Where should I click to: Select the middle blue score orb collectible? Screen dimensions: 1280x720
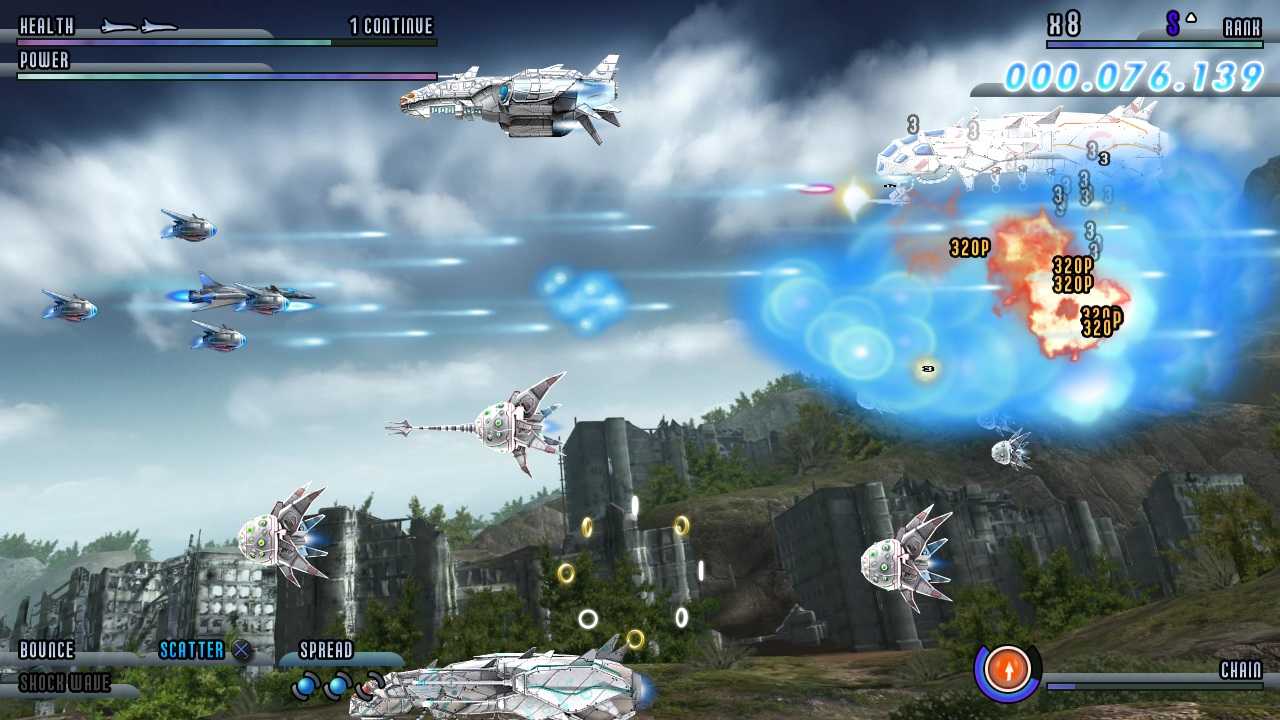pyautogui.click(x=337, y=685)
